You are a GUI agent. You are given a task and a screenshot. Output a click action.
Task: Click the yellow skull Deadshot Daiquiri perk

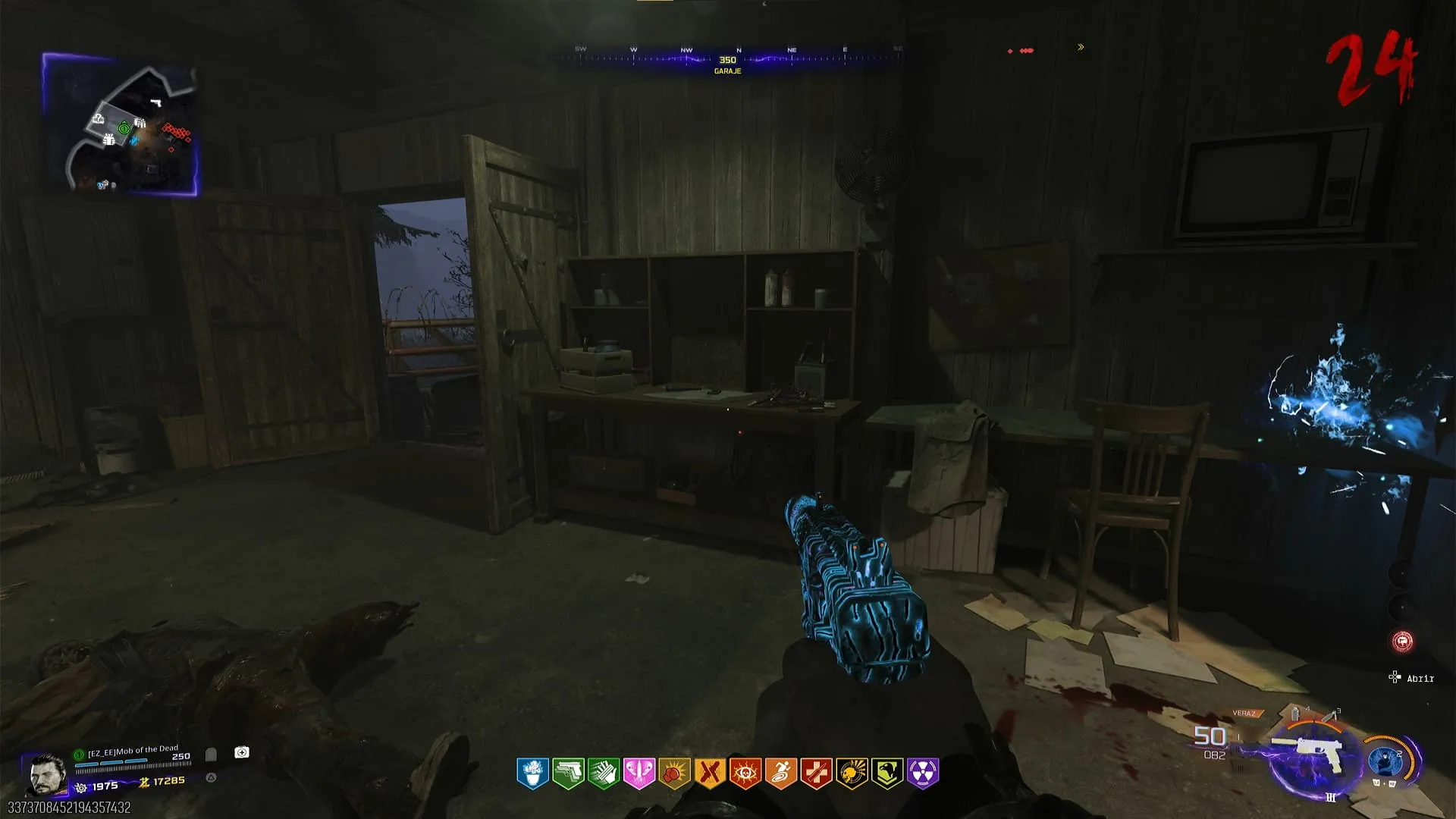click(852, 773)
